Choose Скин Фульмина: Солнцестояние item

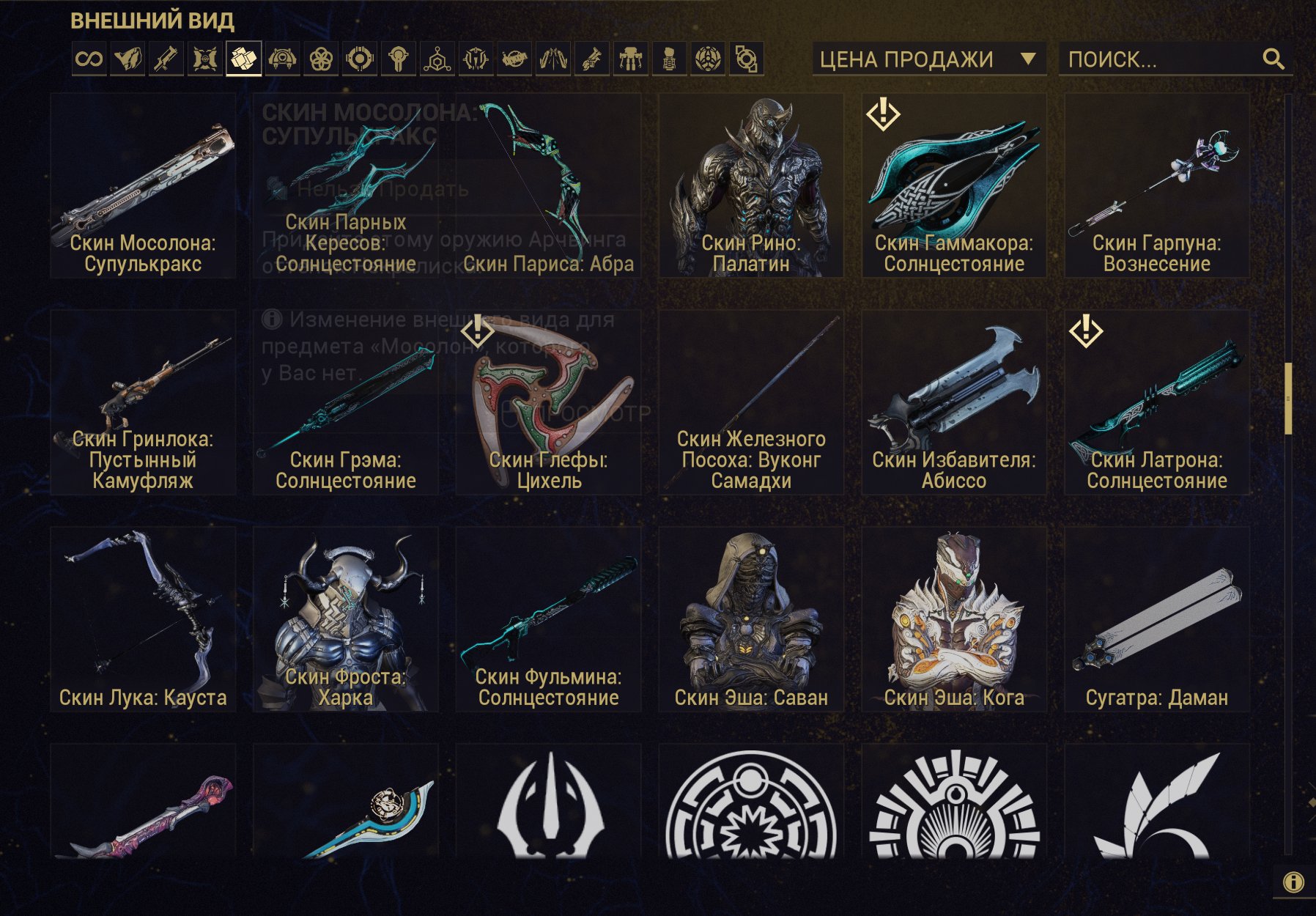point(548,619)
